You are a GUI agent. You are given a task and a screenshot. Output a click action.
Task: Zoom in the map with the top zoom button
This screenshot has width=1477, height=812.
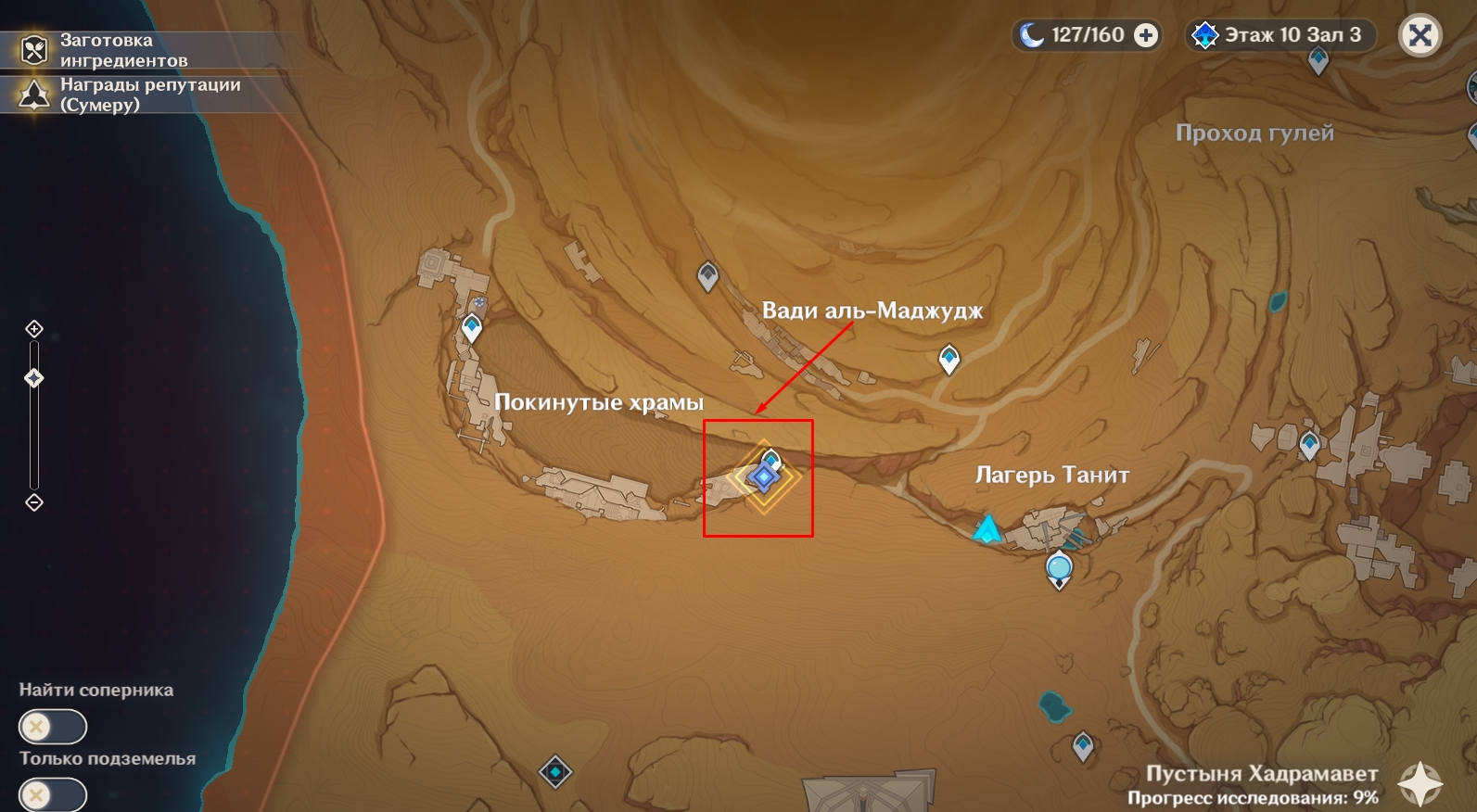34,329
